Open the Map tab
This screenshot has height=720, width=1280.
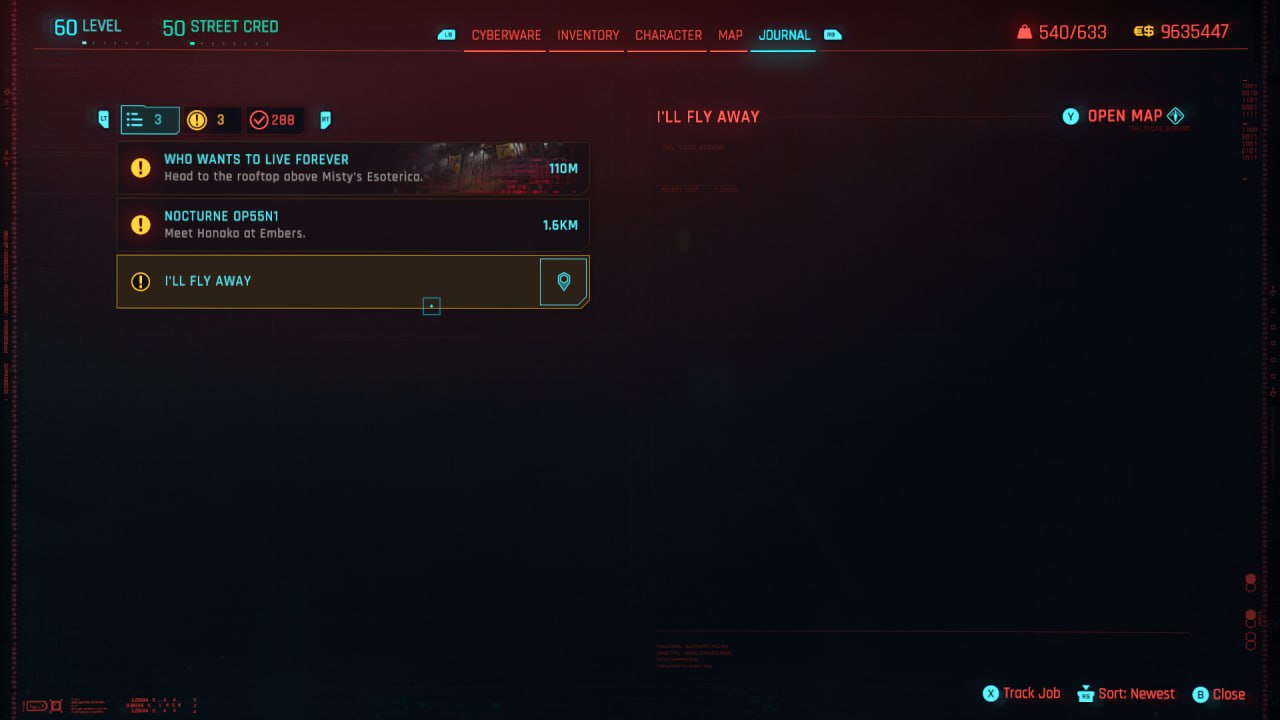click(730, 35)
